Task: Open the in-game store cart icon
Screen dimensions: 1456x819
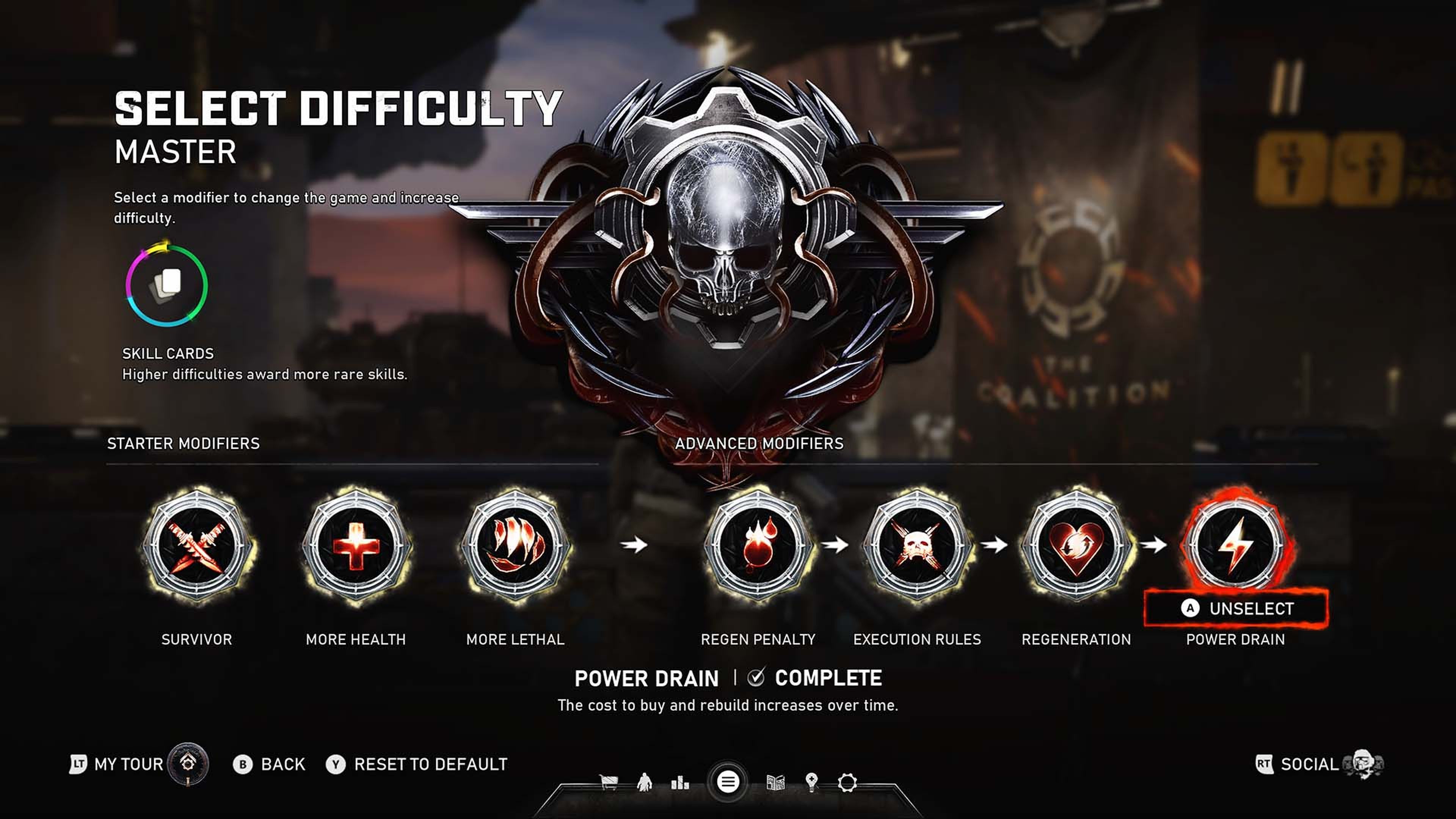Action: (609, 782)
